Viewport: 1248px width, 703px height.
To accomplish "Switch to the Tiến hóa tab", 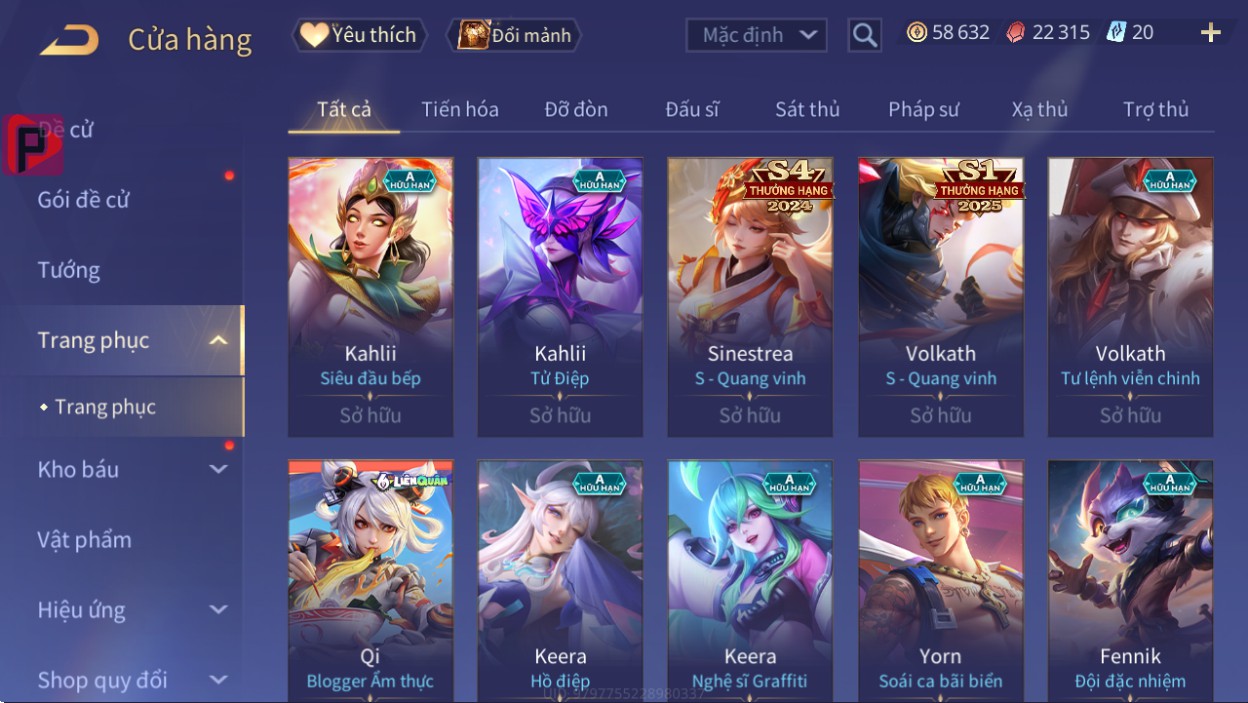I will pos(460,109).
